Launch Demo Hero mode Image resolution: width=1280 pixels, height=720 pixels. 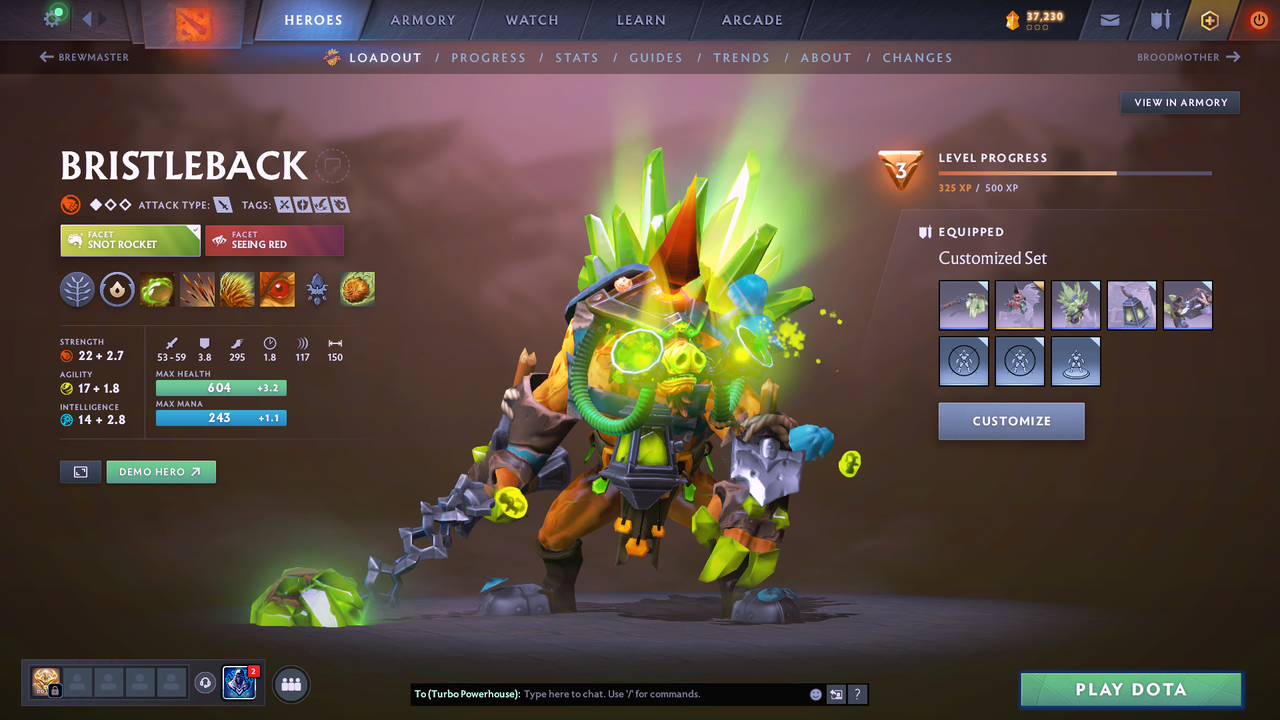click(x=160, y=472)
